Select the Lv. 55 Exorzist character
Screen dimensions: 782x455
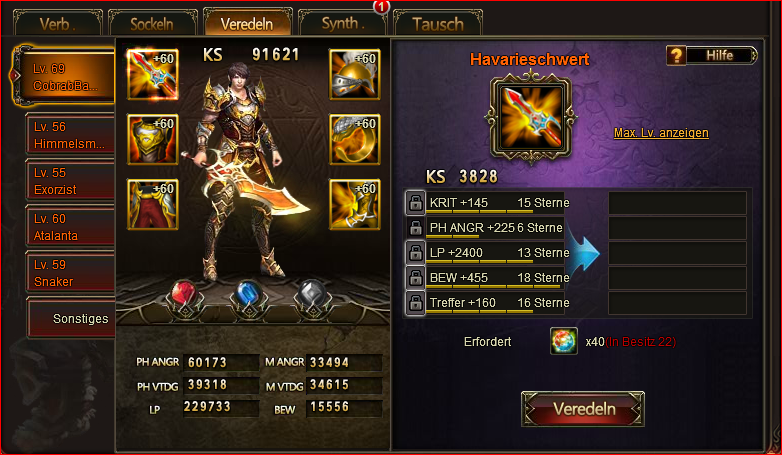click(70, 181)
